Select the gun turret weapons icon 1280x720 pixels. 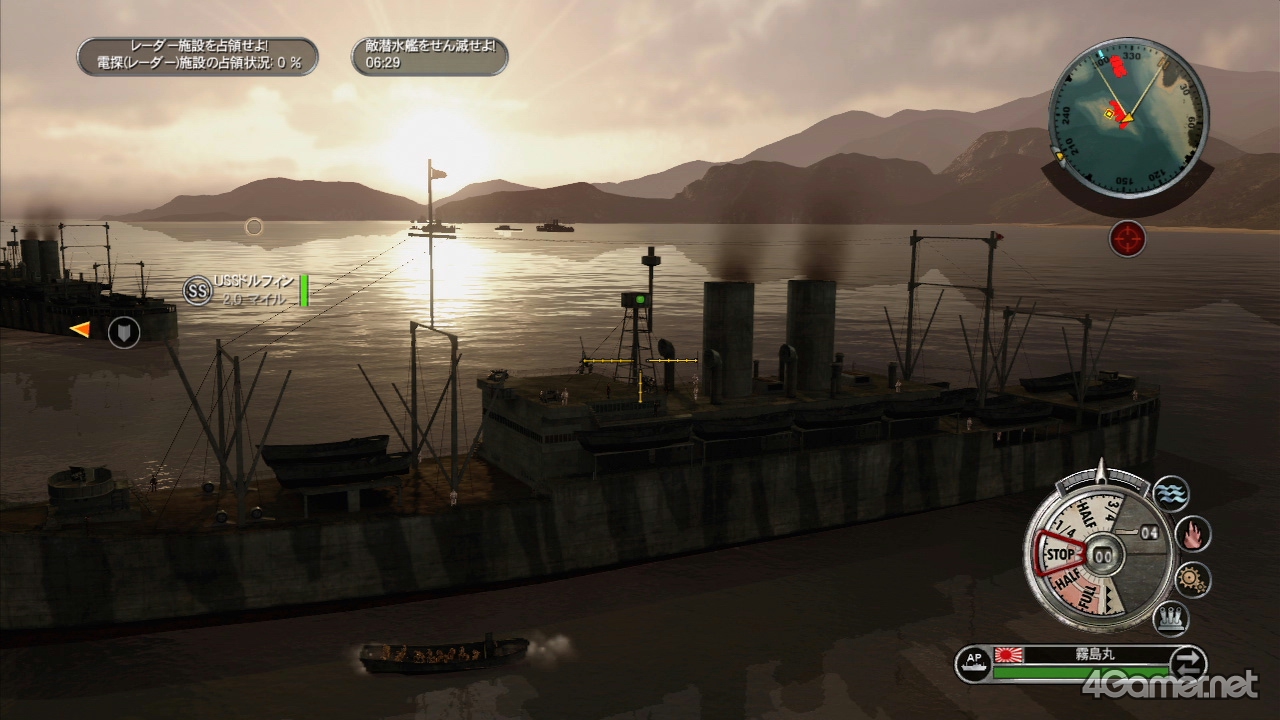(x=1170, y=619)
